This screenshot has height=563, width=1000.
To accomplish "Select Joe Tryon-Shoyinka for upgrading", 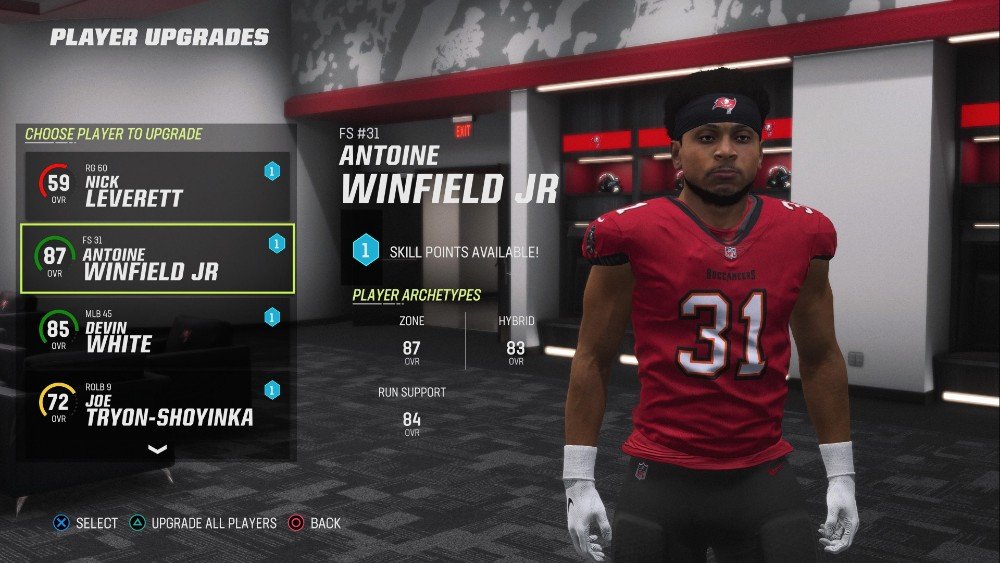I will (155, 403).
